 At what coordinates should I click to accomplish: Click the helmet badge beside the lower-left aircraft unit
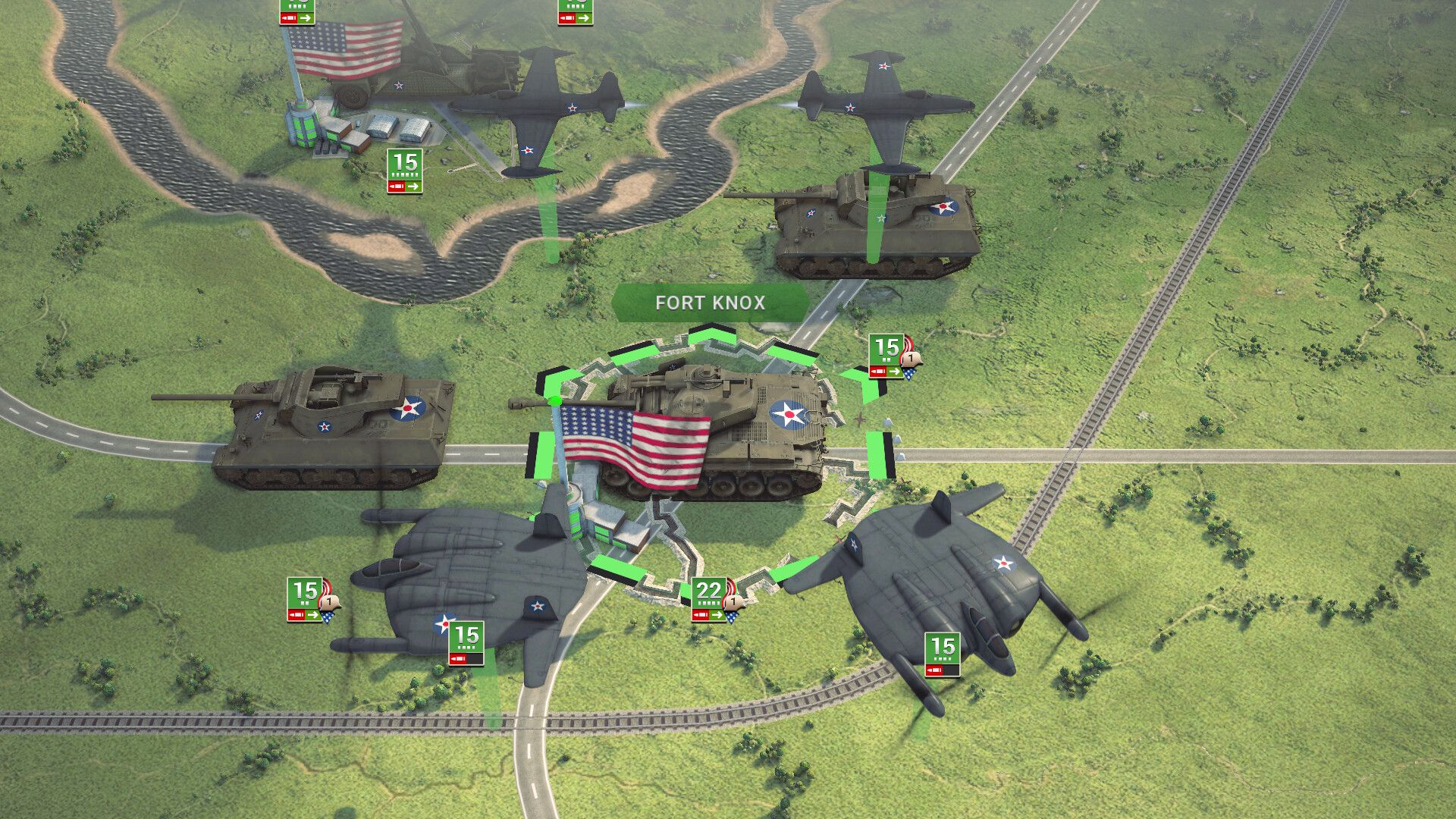pos(330,602)
